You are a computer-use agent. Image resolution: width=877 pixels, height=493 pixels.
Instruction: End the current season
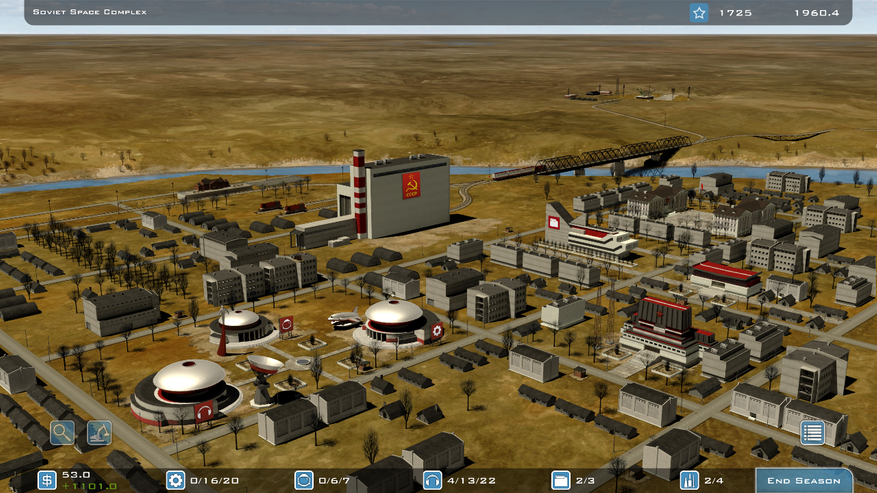click(x=803, y=480)
